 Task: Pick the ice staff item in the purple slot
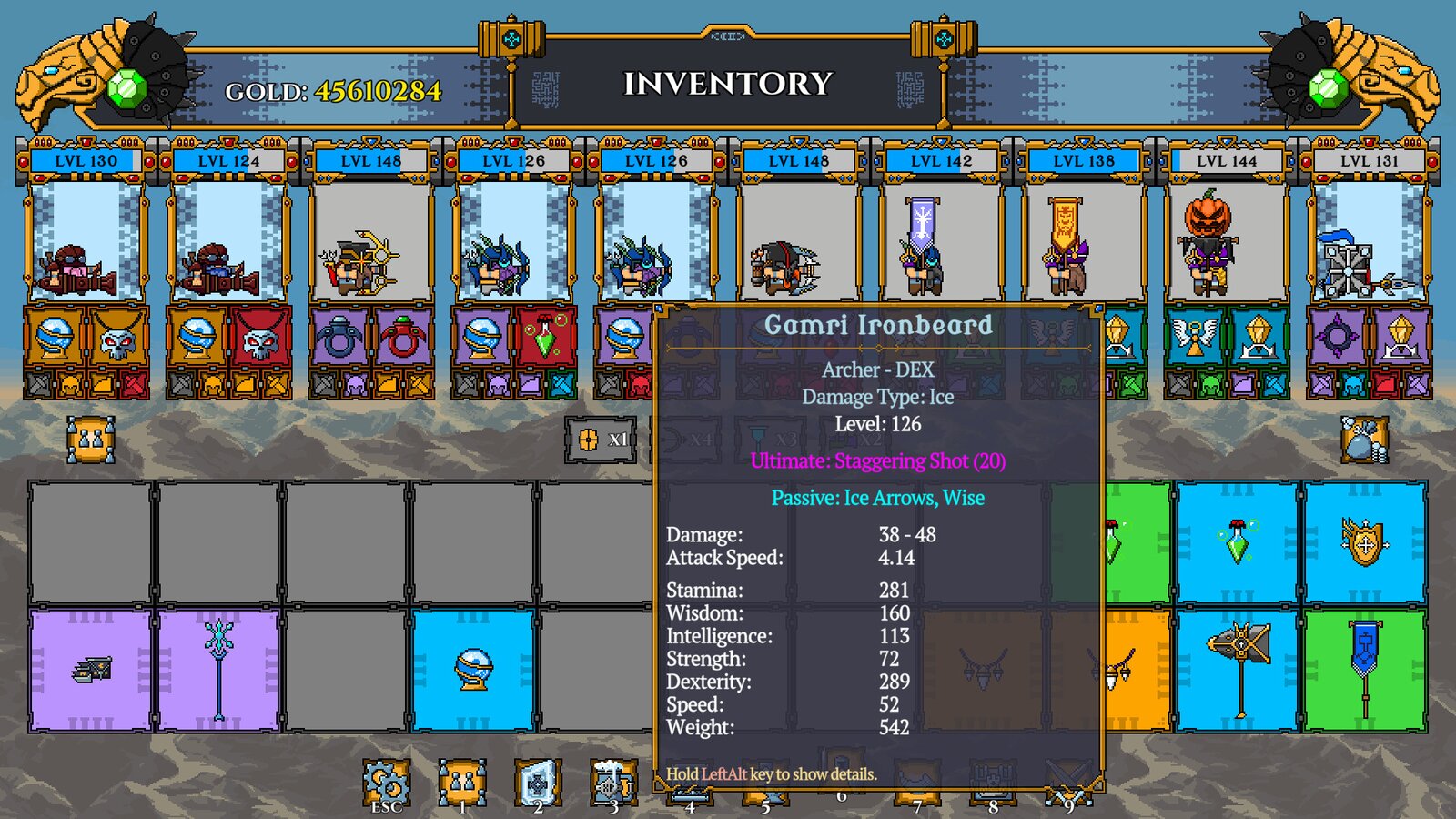[218, 671]
